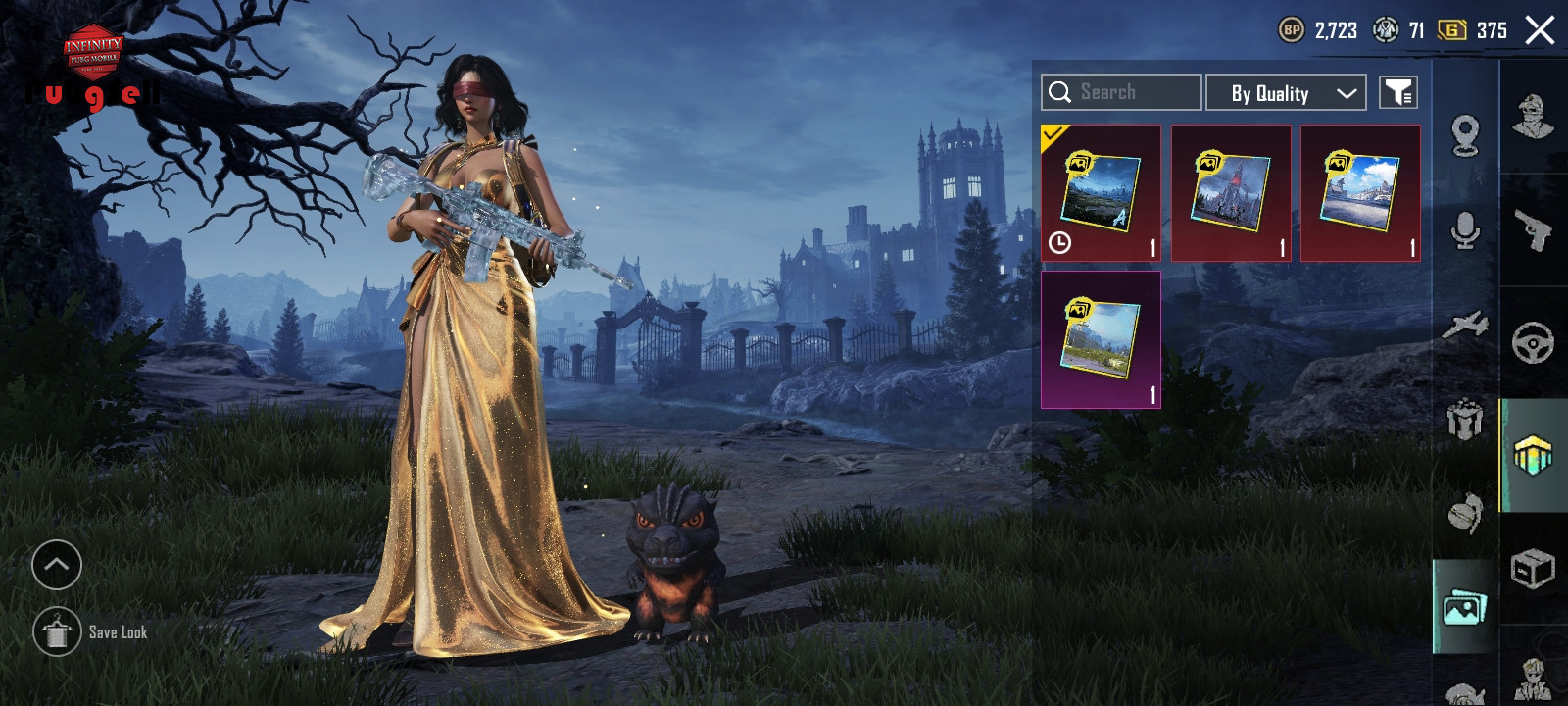
Task: Click the Search field
Action: coord(1121,92)
